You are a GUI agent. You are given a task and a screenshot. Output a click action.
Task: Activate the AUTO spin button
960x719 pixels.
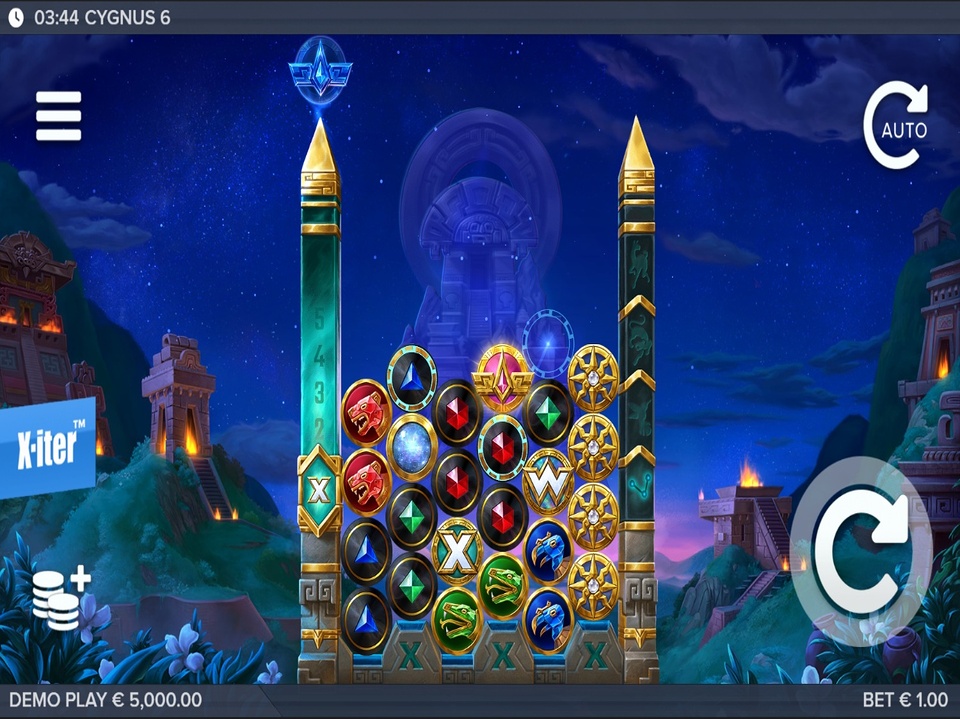tap(897, 126)
